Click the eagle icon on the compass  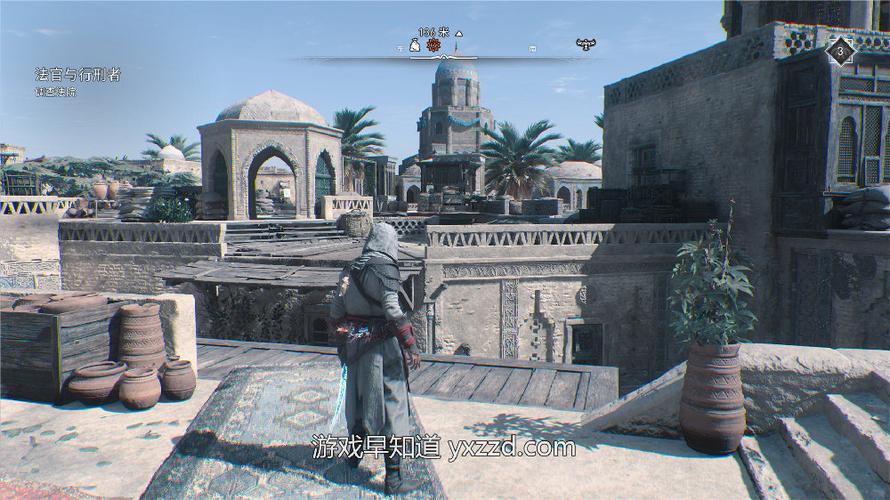[x=585, y=44]
